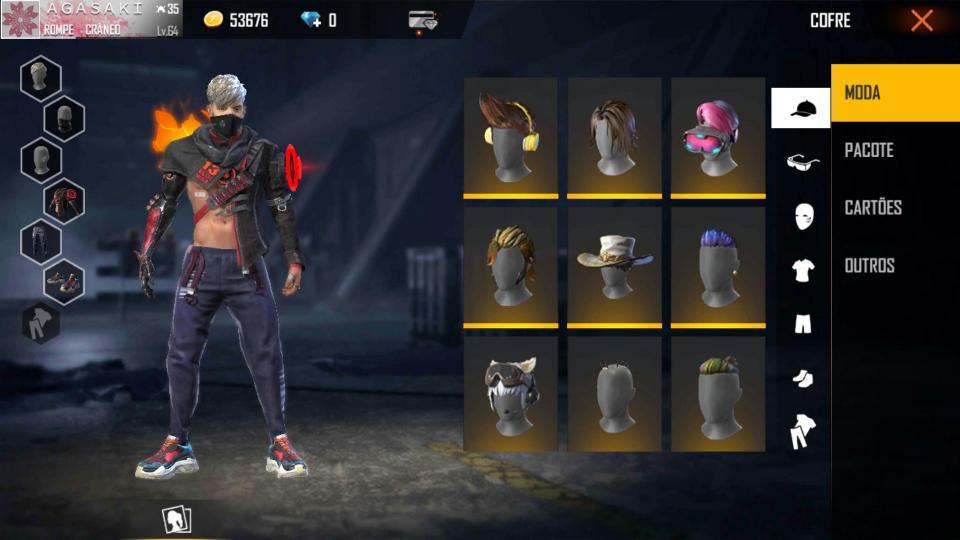Show the Outros tab
This screenshot has height=540, width=960.
click(894, 265)
